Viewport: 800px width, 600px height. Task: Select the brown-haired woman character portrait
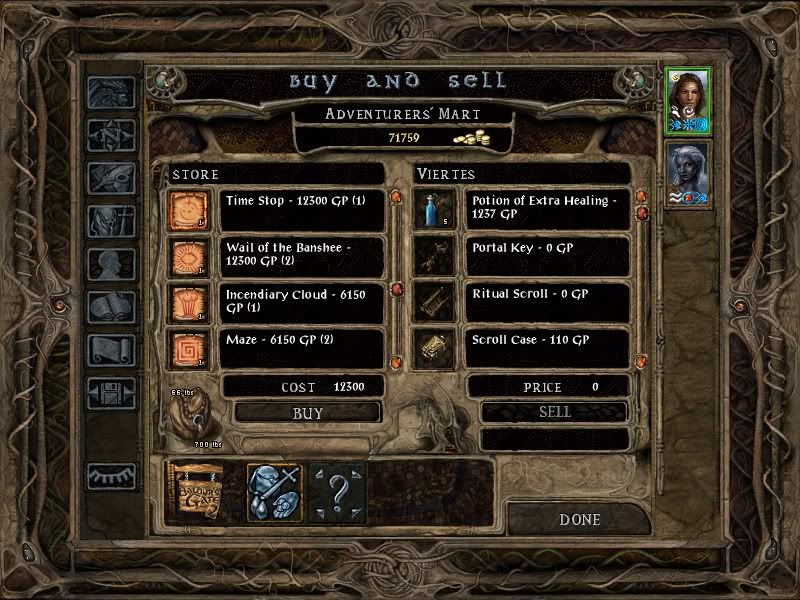(687, 100)
